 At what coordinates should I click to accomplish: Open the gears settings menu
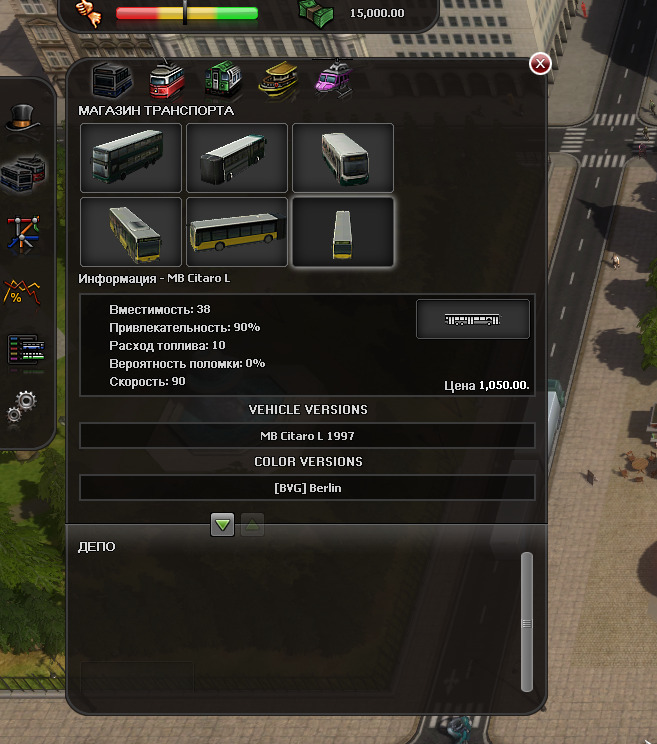point(22,406)
